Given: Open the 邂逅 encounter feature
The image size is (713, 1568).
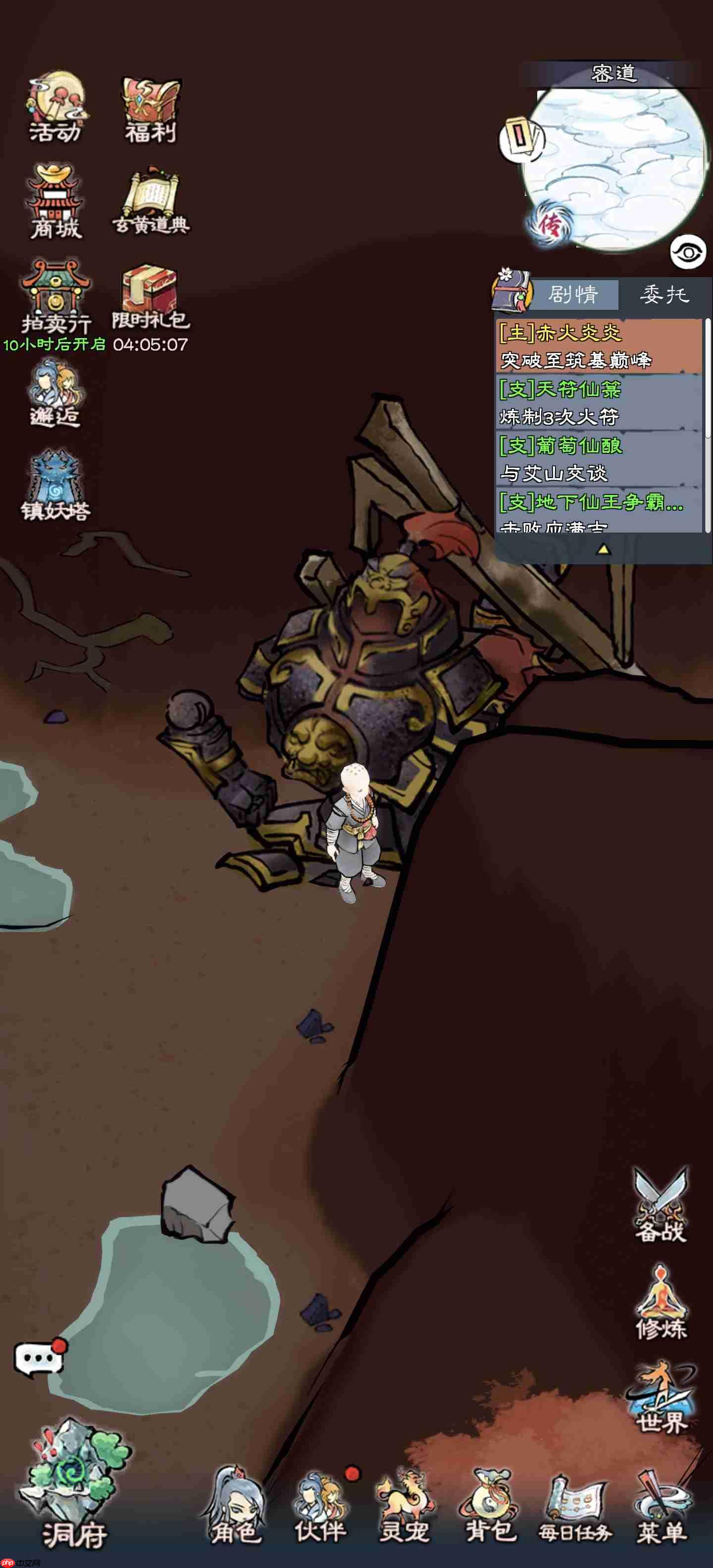Looking at the screenshot, I should (55, 392).
